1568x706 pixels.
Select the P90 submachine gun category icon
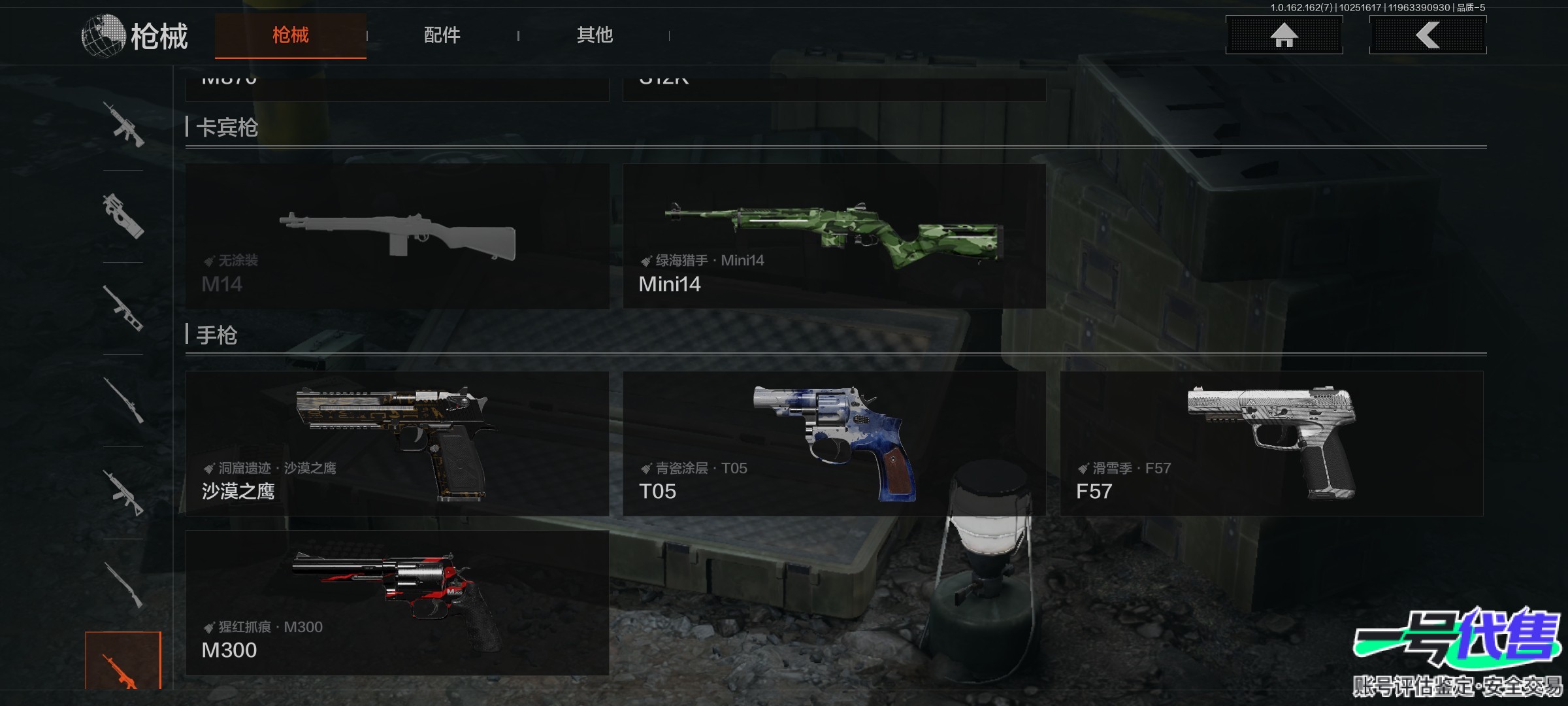[x=123, y=216]
